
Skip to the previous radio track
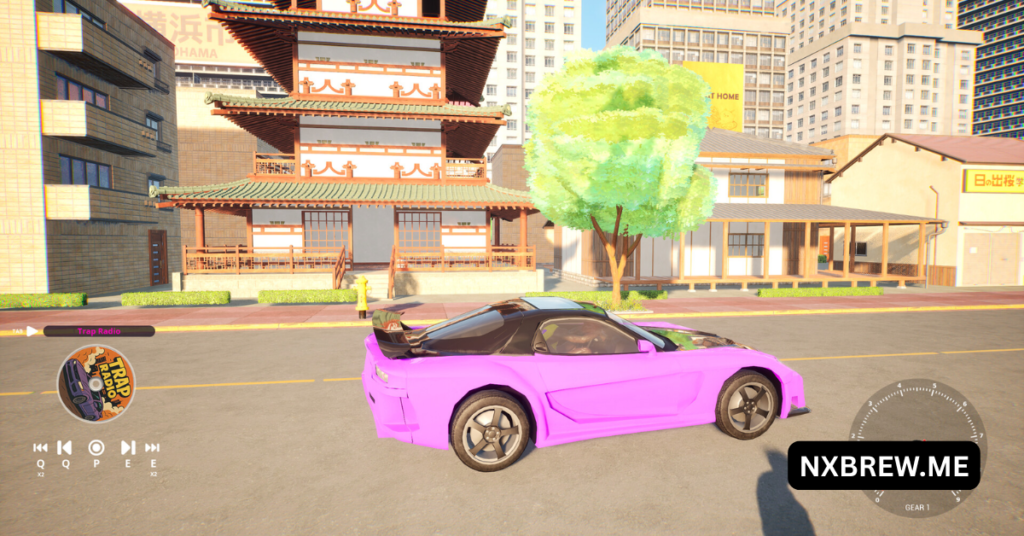(64, 448)
